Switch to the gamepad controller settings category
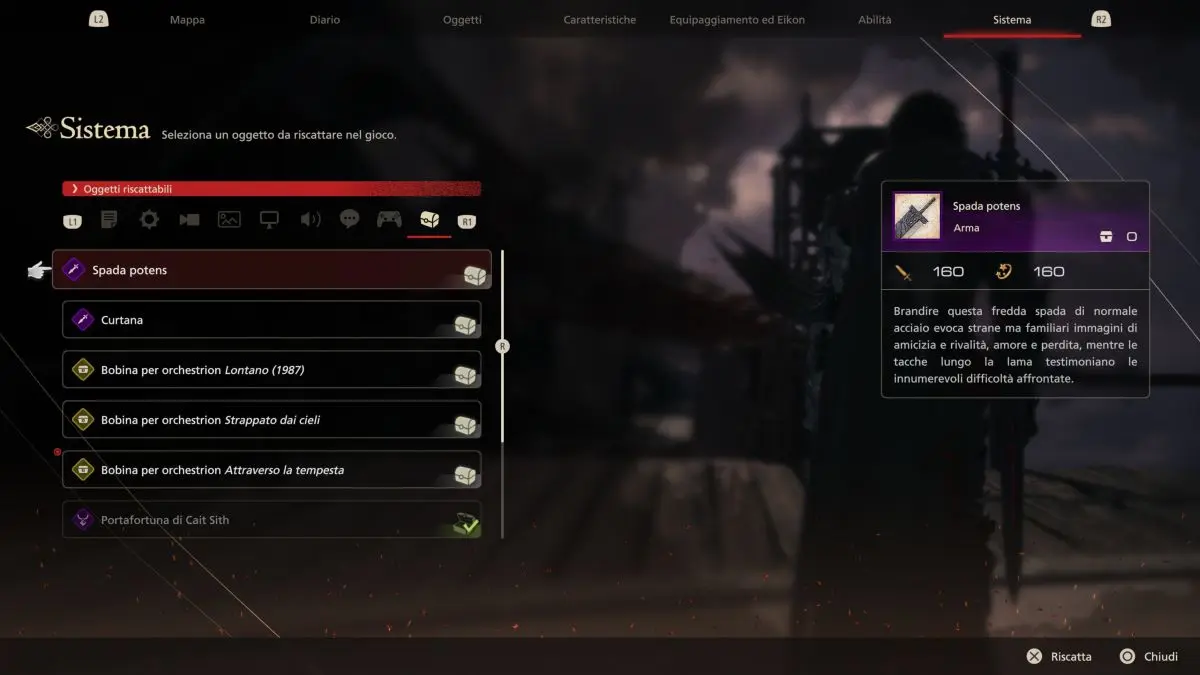The width and height of the screenshot is (1200, 675). pyautogui.click(x=389, y=220)
